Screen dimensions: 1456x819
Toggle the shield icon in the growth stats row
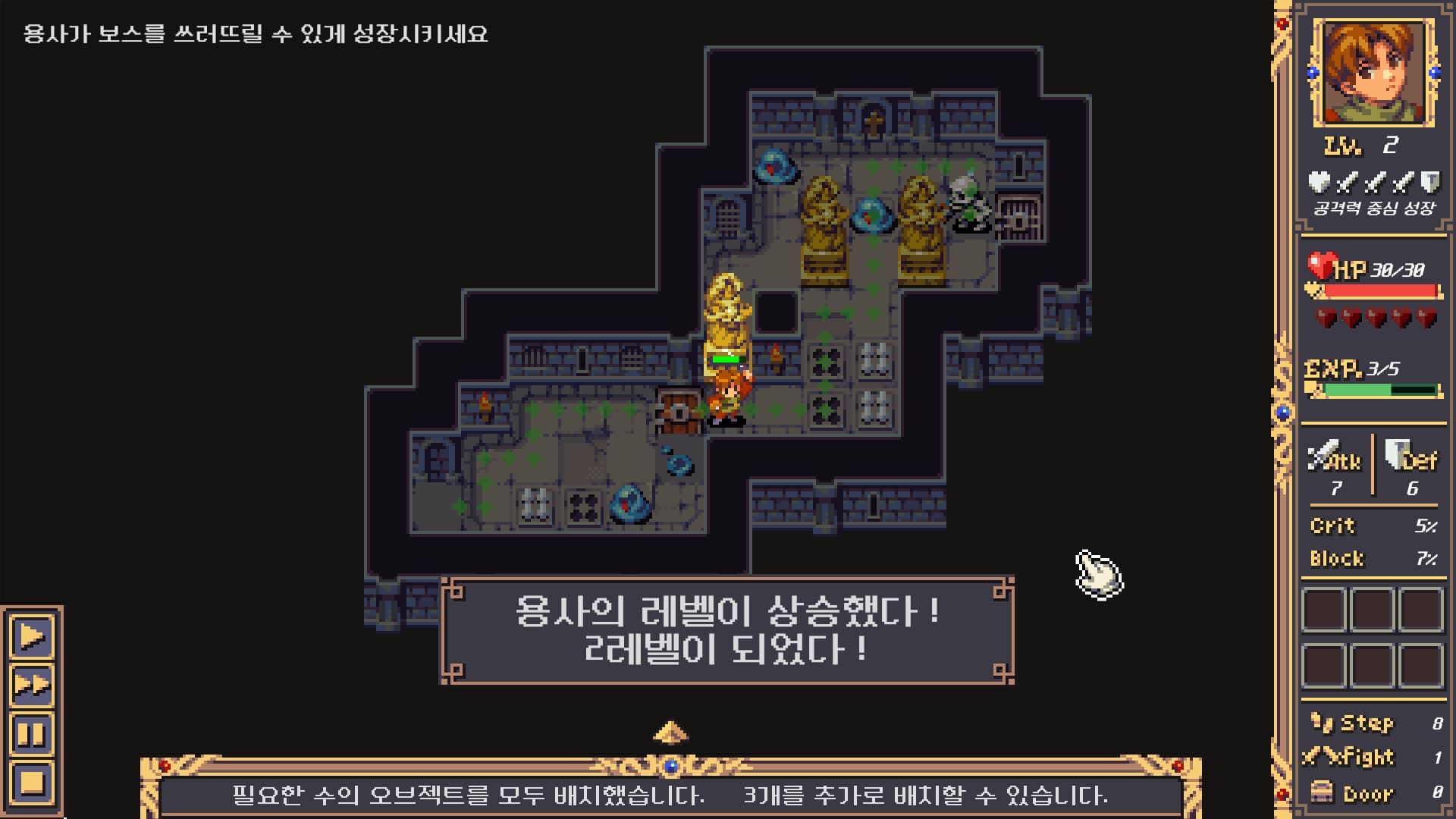pos(1432,183)
